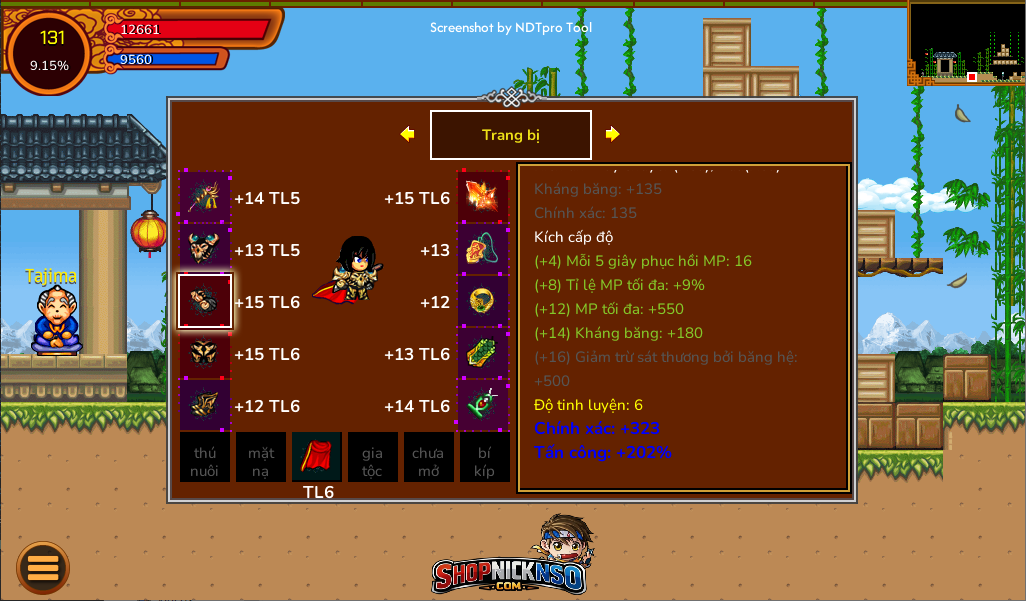This screenshot has width=1026, height=601.
Task: Select the Trang bị tab header
Action: [x=510, y=135]
